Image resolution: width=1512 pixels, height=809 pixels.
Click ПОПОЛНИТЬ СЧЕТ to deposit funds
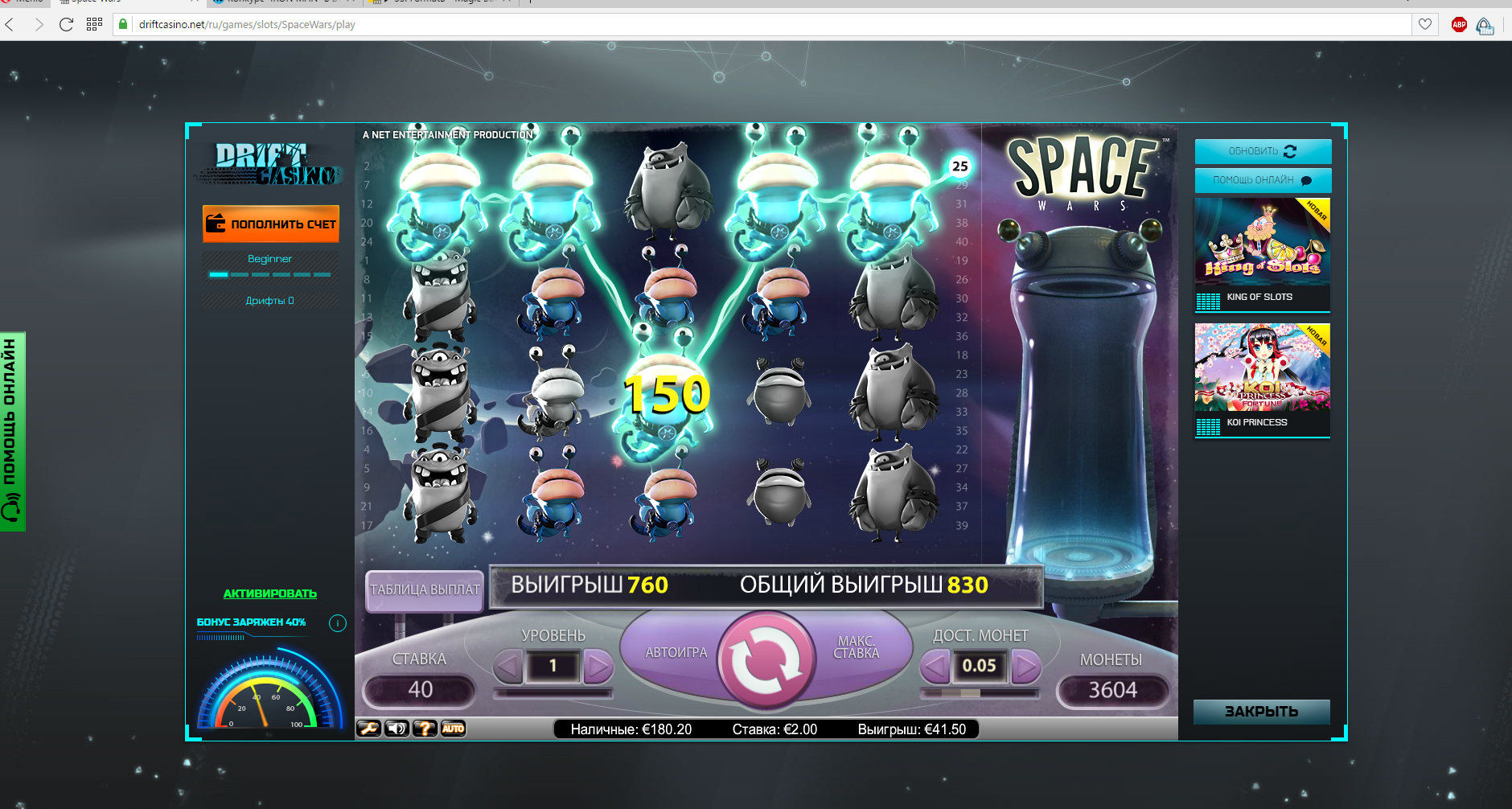tap(271, 224)
